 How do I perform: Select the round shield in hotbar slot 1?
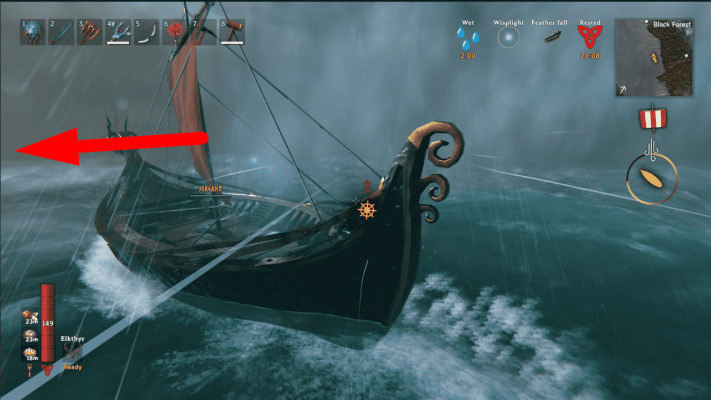(32, 31)
